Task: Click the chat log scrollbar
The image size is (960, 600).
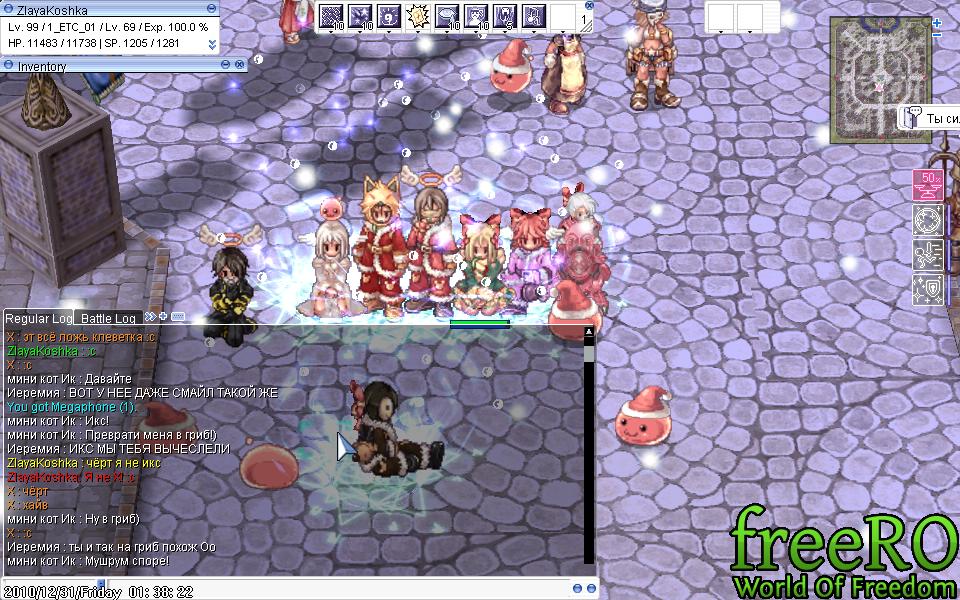Action: (x=589, y=450)
